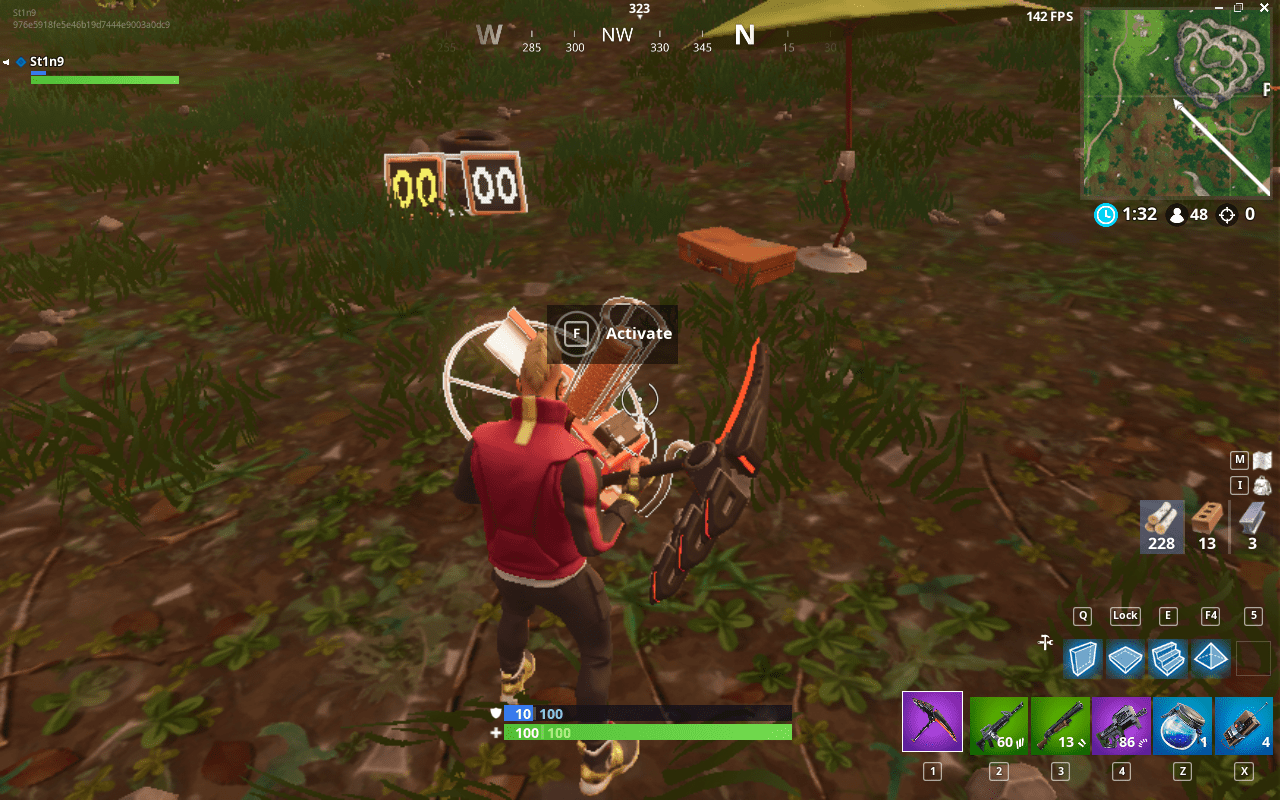Click the green health bar
This screenshot has width=1280, height=800.
pos(104,79)
